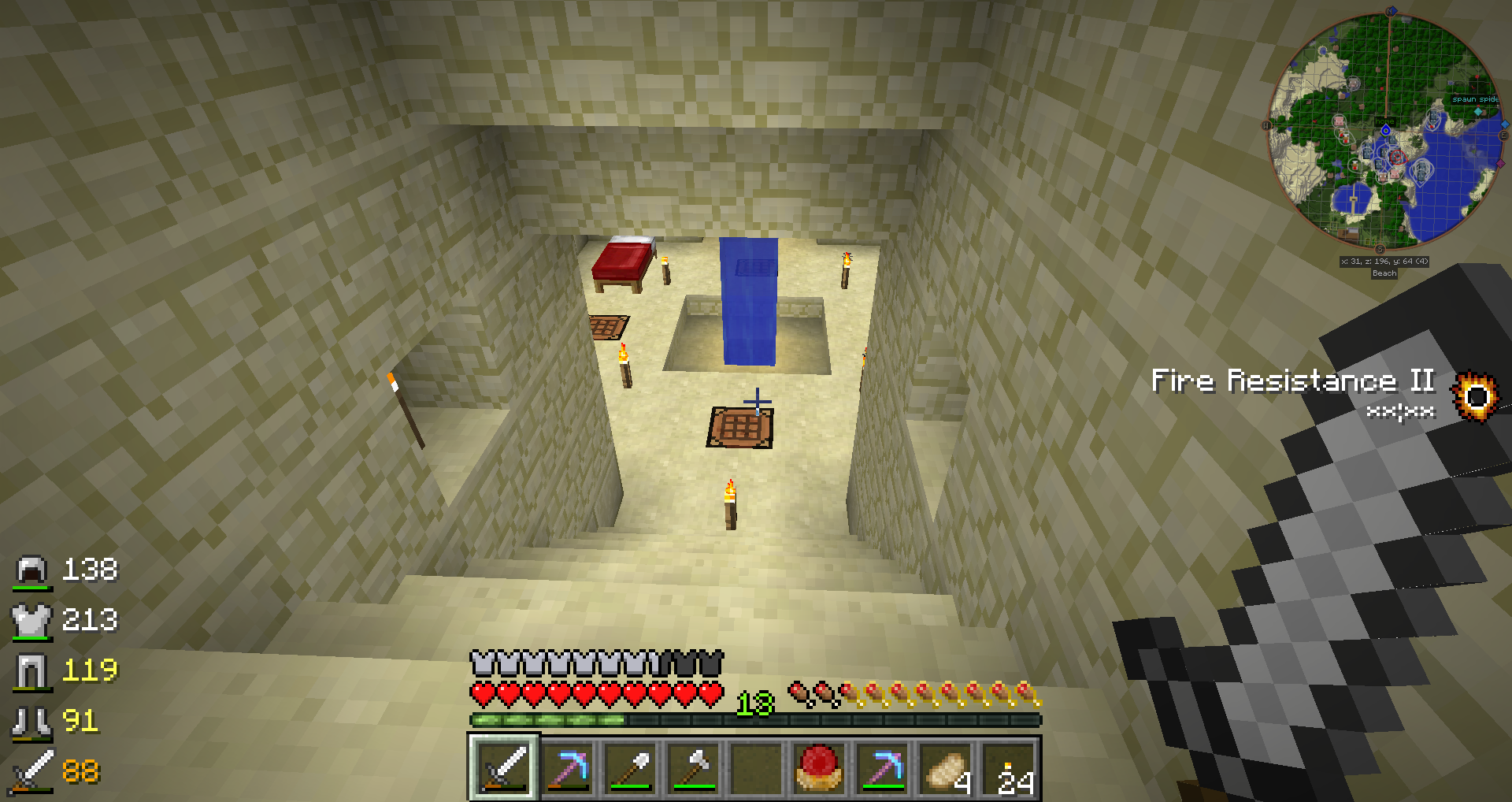The height and width of the screenshot is (802, 1512).
Task: Switch to the iron axe slot
Action: 694,767
